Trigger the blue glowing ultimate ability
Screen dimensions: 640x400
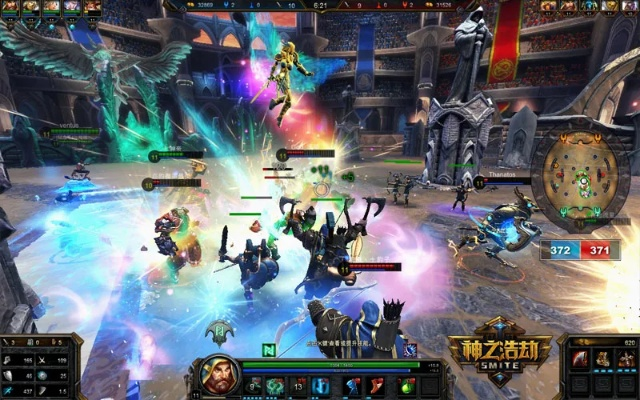(321, 385)
